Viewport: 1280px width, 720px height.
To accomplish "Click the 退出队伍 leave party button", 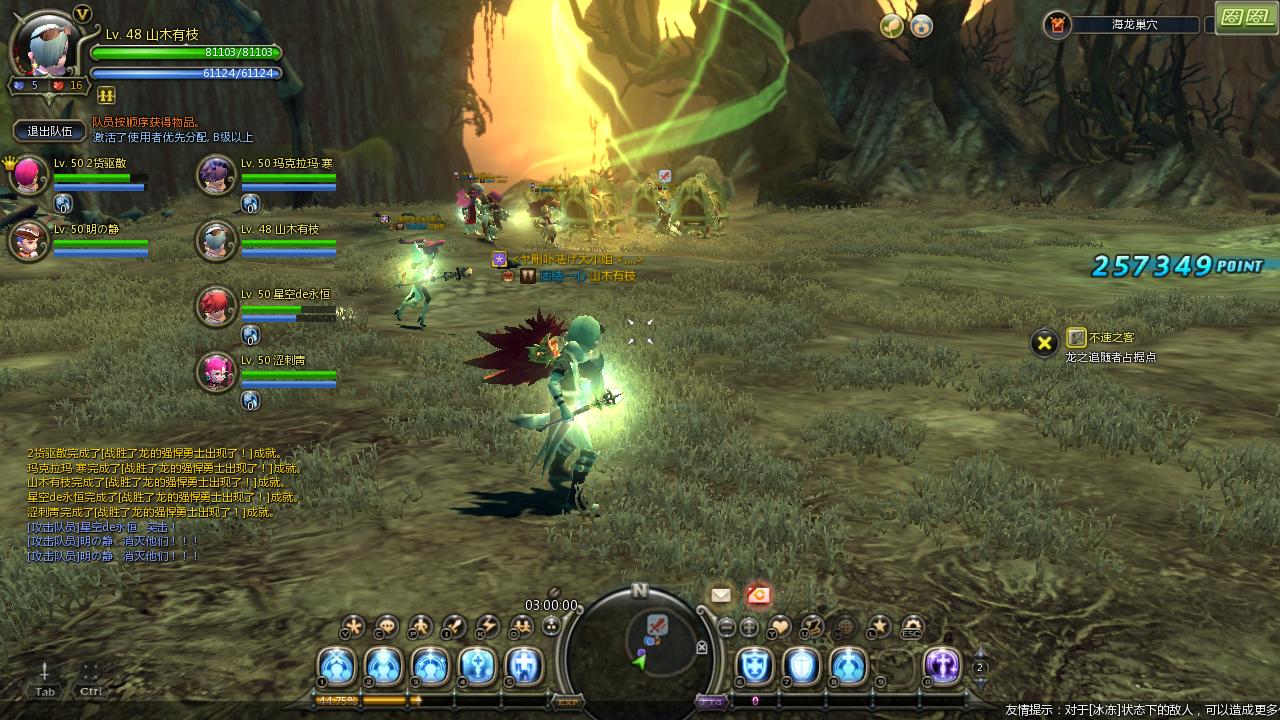I will click(x=50, y=131).
